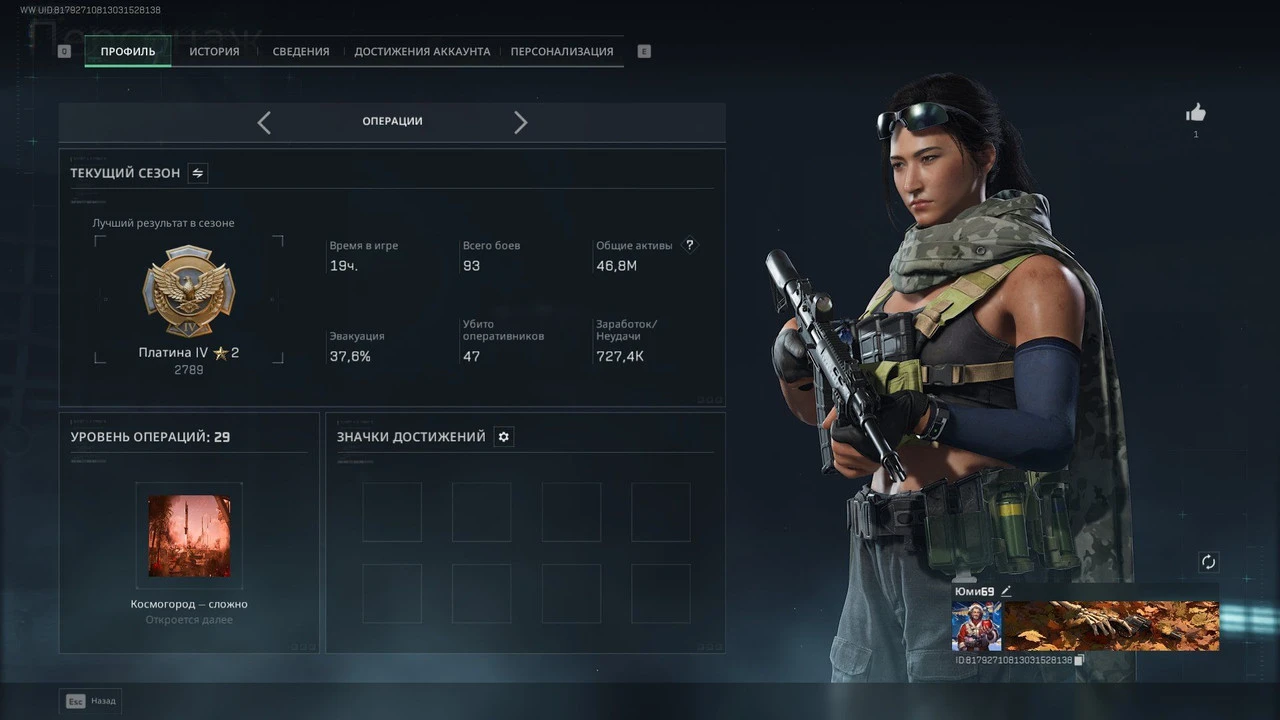Image resolution: width=1280 pixels, height=720 pixels.
Task: Open the gear settings for Значки достижений
Action: tap(504, 437)
